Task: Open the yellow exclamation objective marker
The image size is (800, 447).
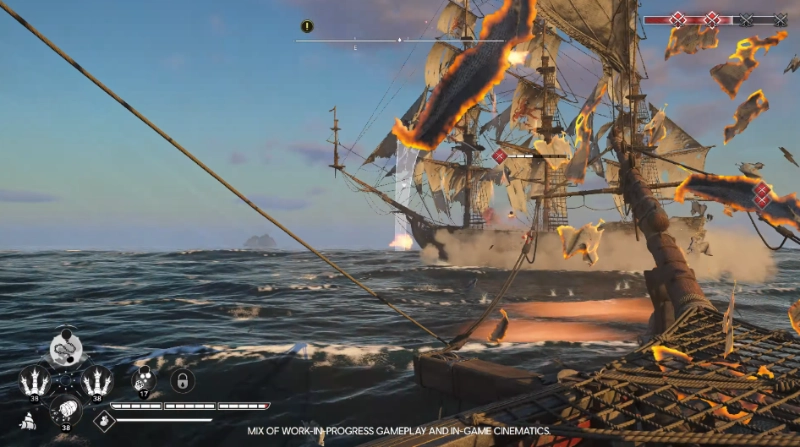Action: [307, 26]
